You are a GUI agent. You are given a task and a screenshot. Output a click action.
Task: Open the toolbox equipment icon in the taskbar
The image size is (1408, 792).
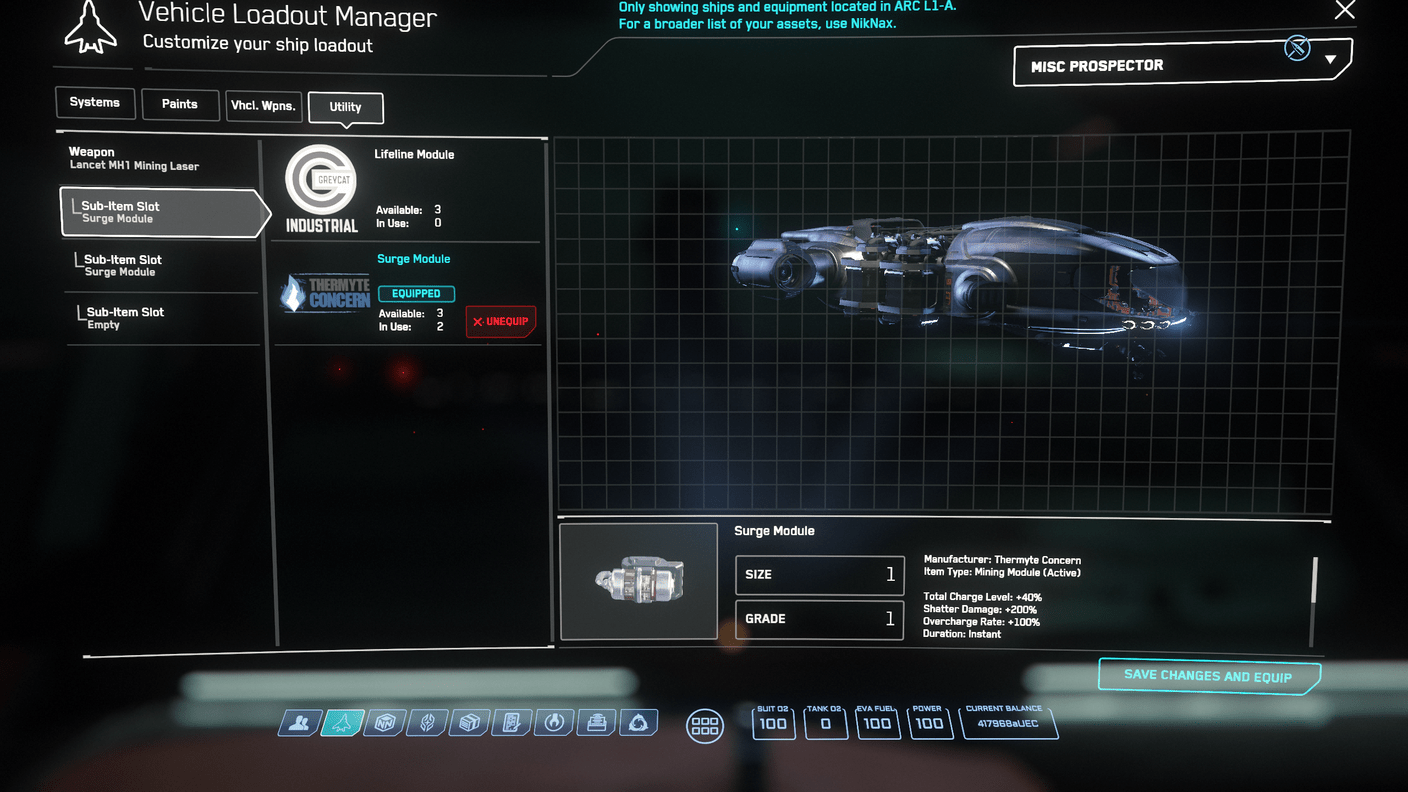pos(596,722)
